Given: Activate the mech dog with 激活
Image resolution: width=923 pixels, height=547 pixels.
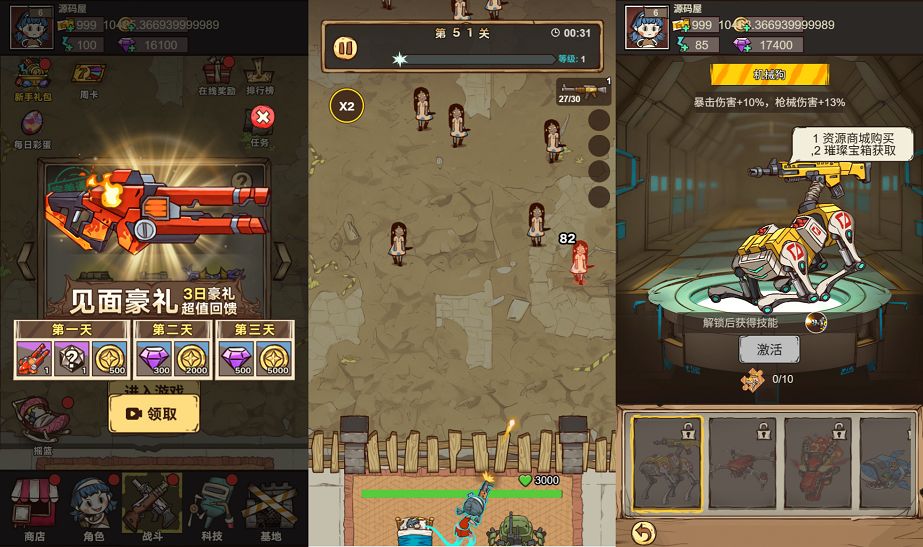Looking at the screenshot, I should 769,349.
